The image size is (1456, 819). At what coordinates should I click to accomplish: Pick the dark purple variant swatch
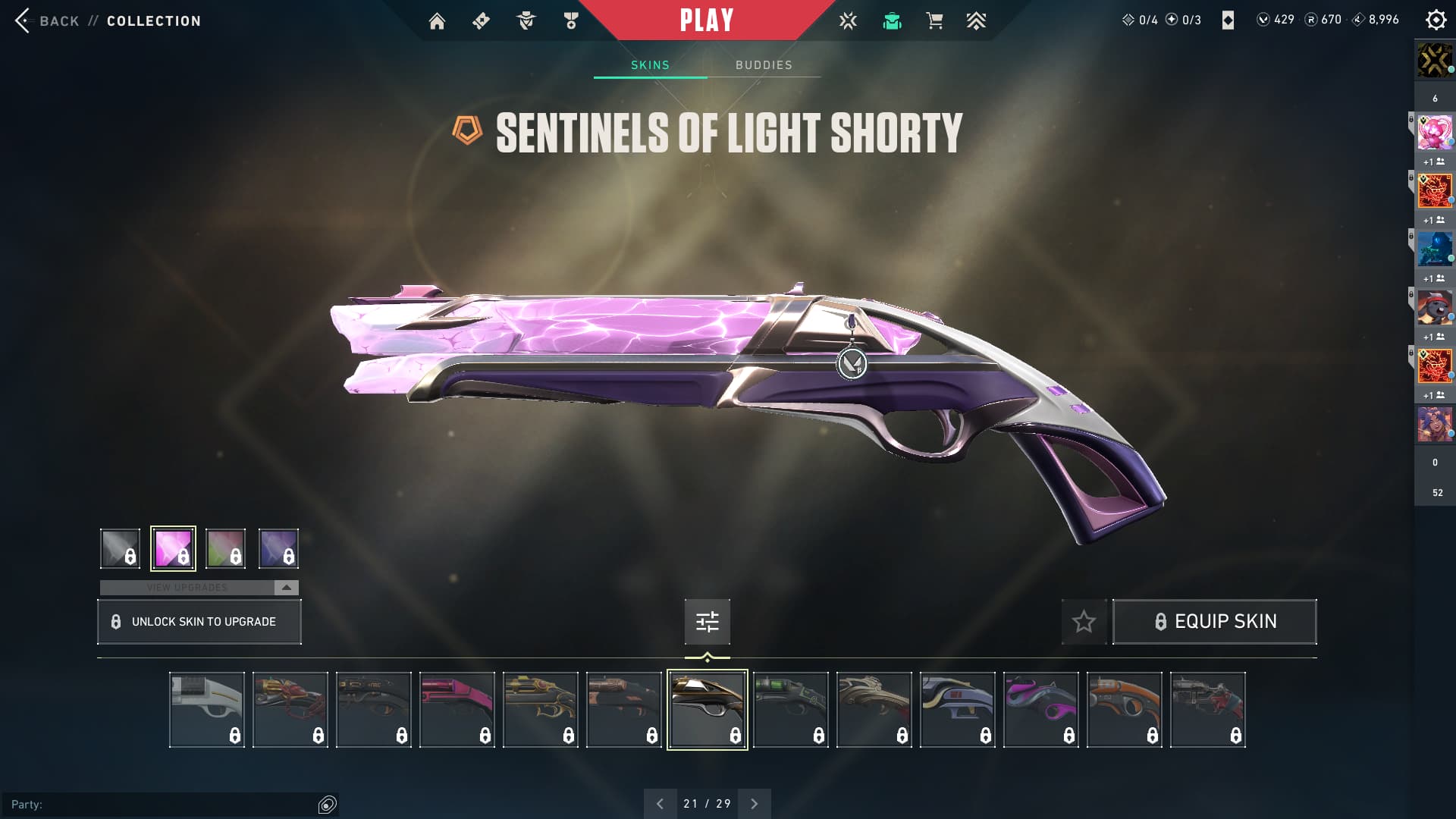point(278,548)
